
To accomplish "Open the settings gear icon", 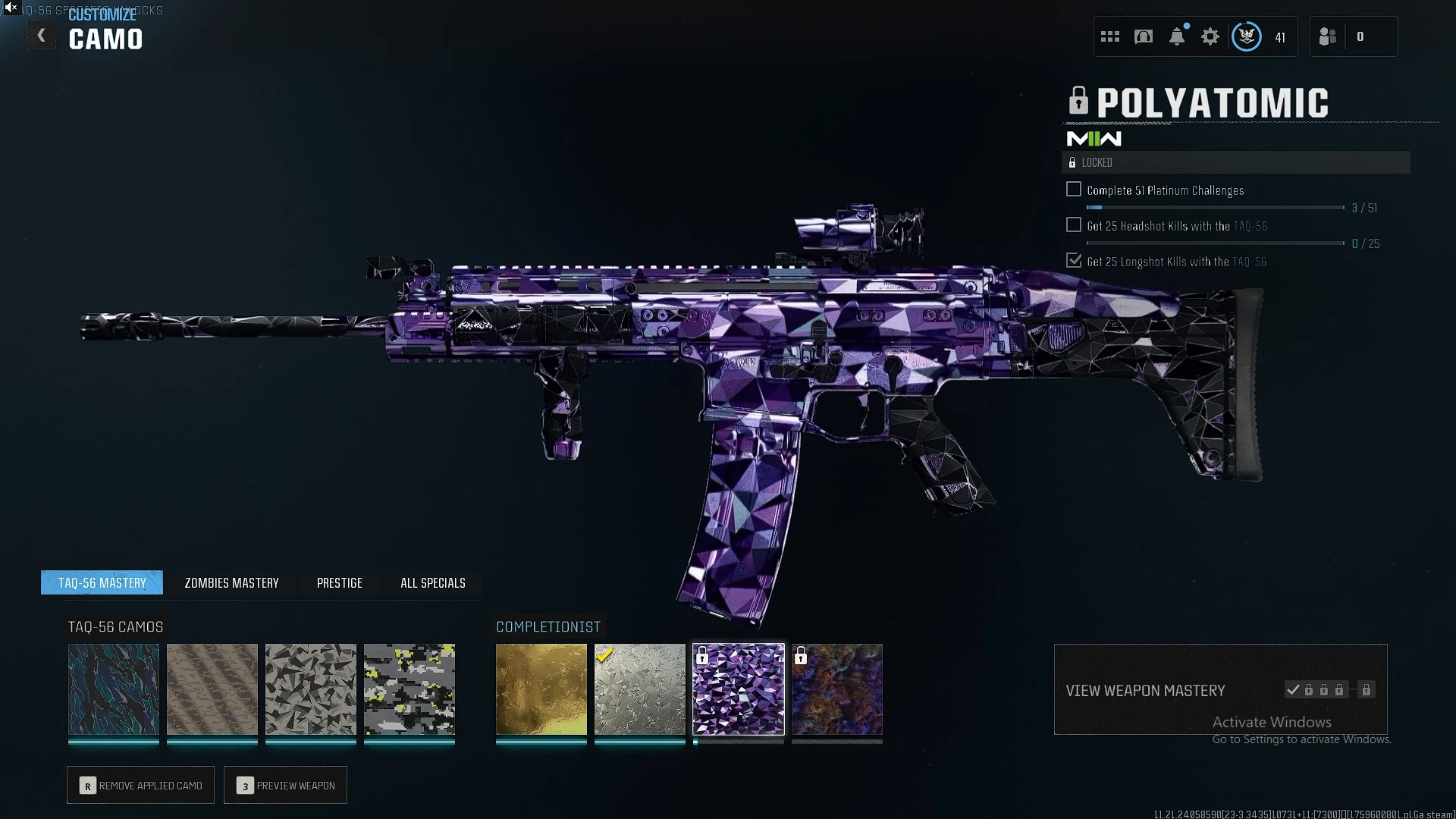I will (1210, 36).
